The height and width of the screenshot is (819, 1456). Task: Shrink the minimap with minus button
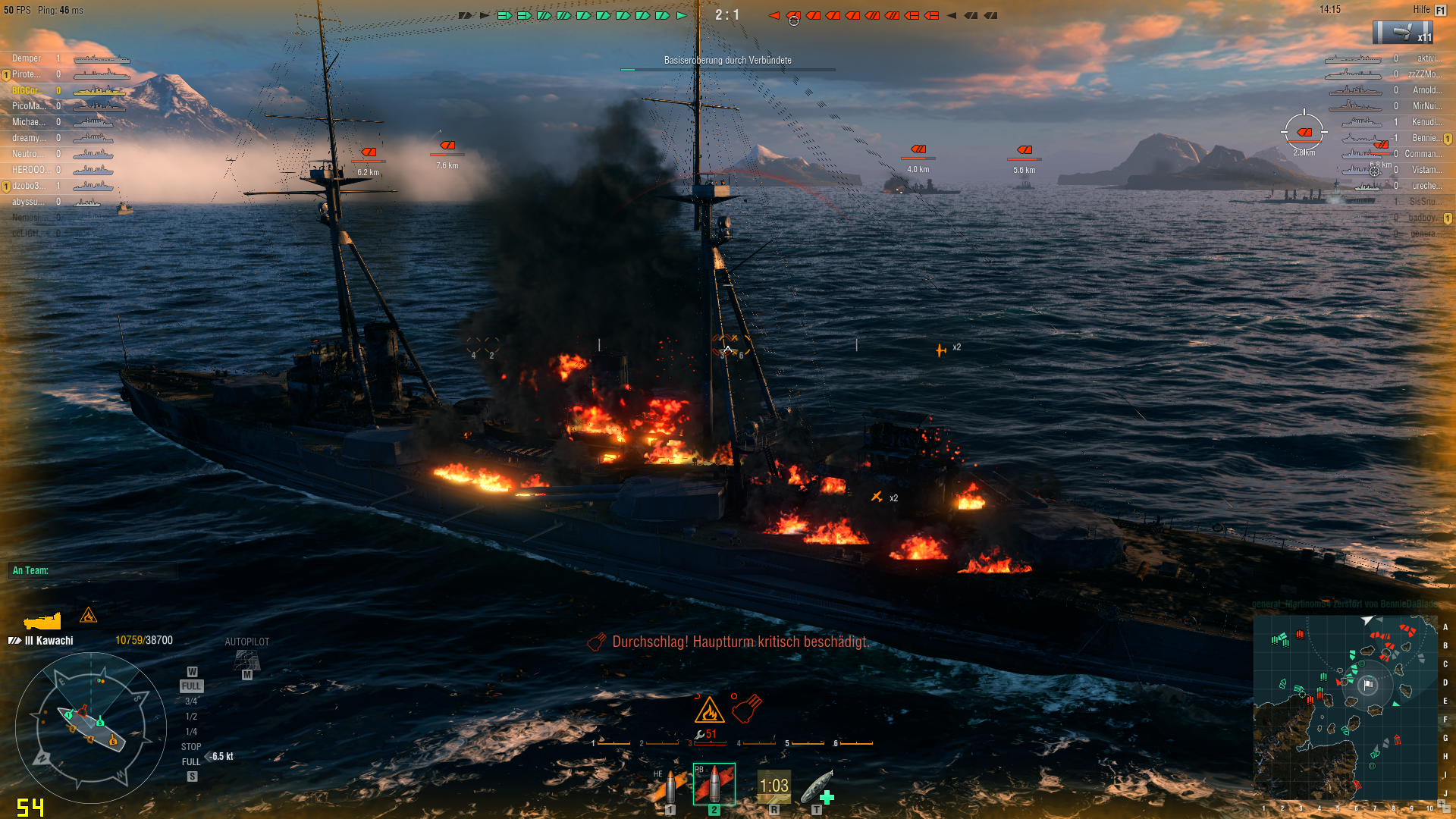[x=1448, y=810]
